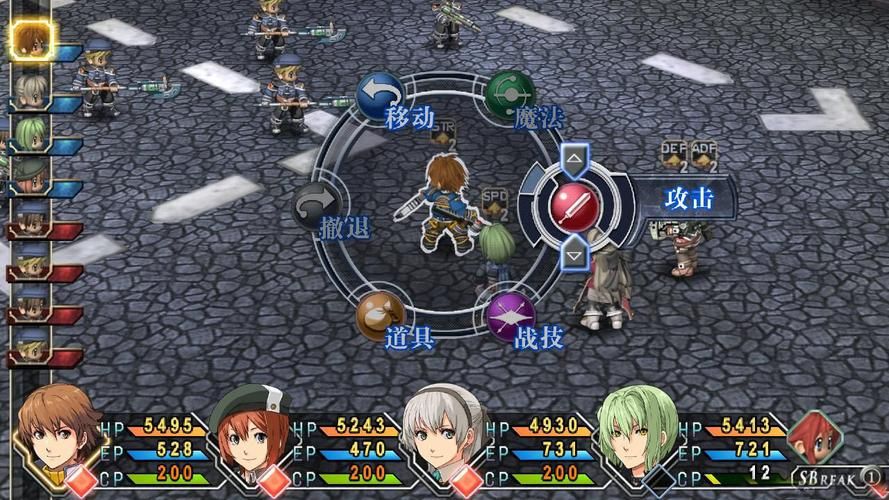
Task: Select the 撤退 (Retreat) command
Action: (x=317, y=207)
